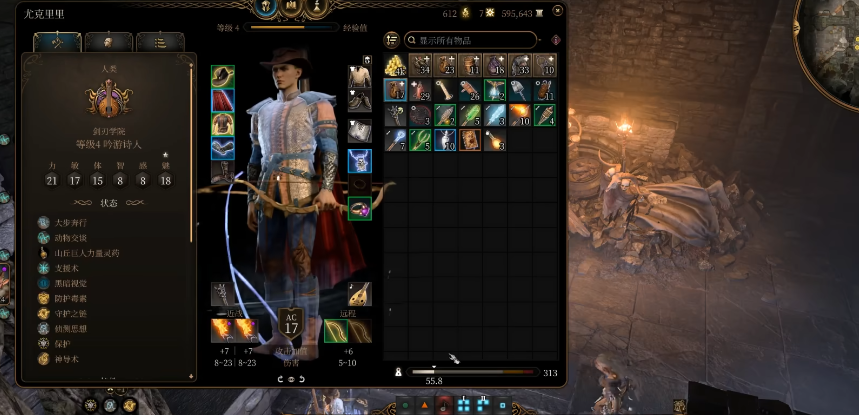Screen dimensions: 859x415
Task: Open the inventory sort options
Action: (x=392, y=40)
